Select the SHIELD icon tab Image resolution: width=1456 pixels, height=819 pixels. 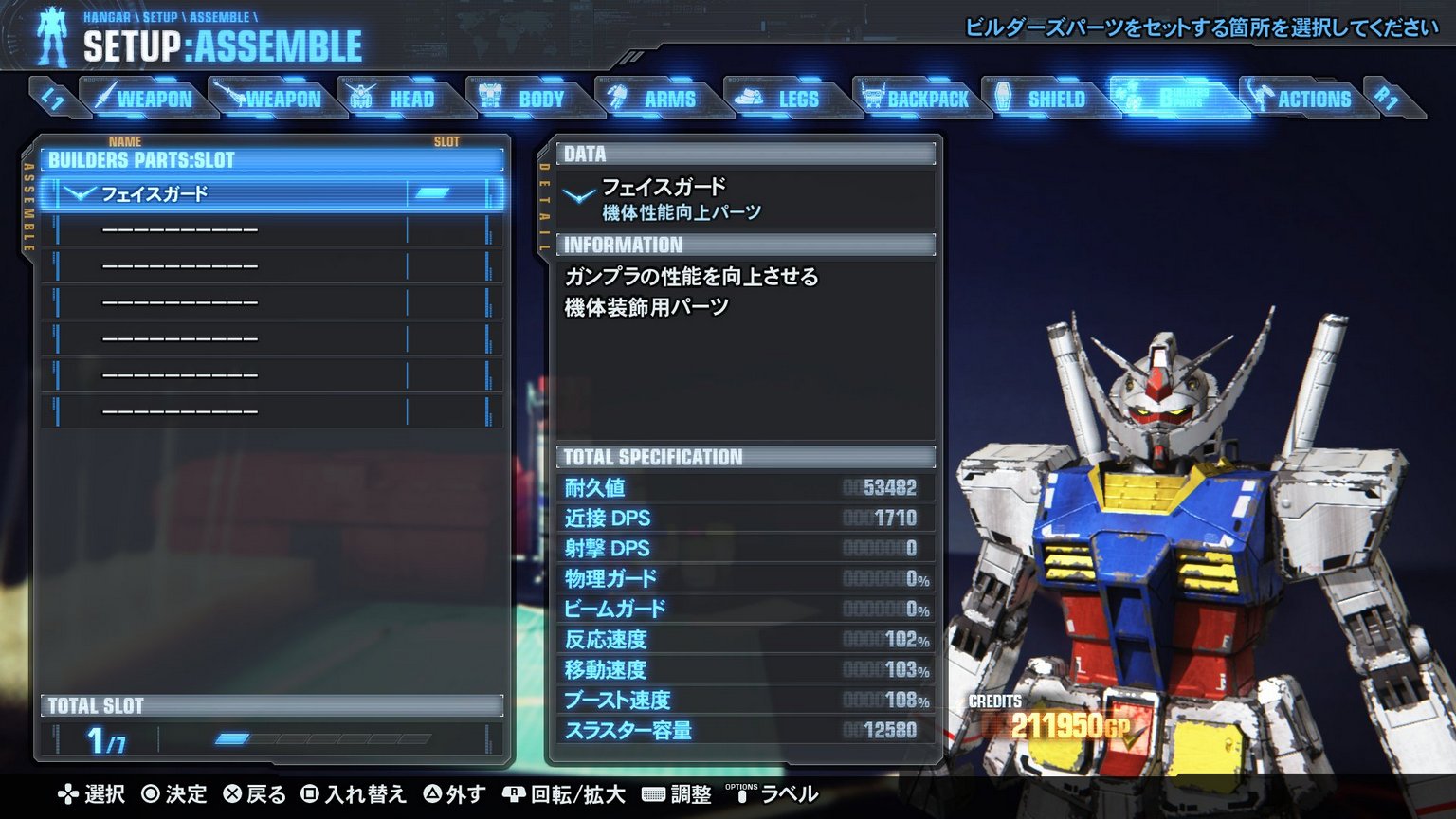(1004, 98)
